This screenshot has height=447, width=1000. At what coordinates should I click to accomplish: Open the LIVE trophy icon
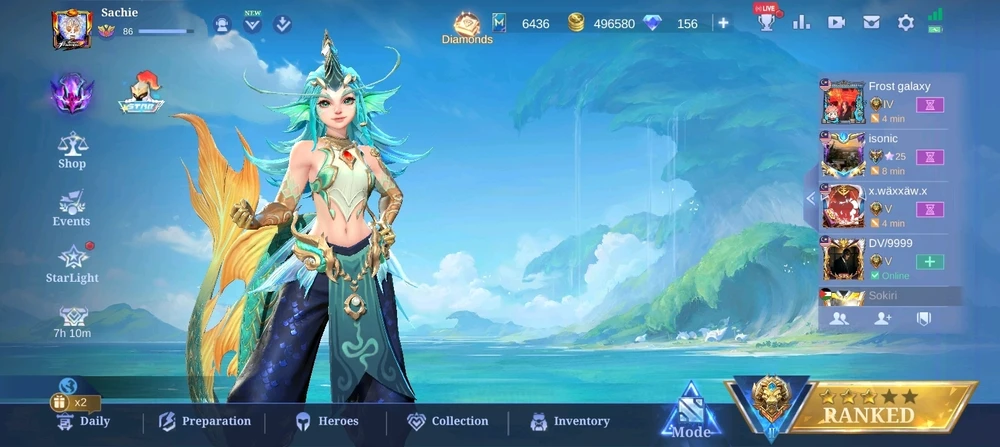pyautogui.click(x=767, y=21)
